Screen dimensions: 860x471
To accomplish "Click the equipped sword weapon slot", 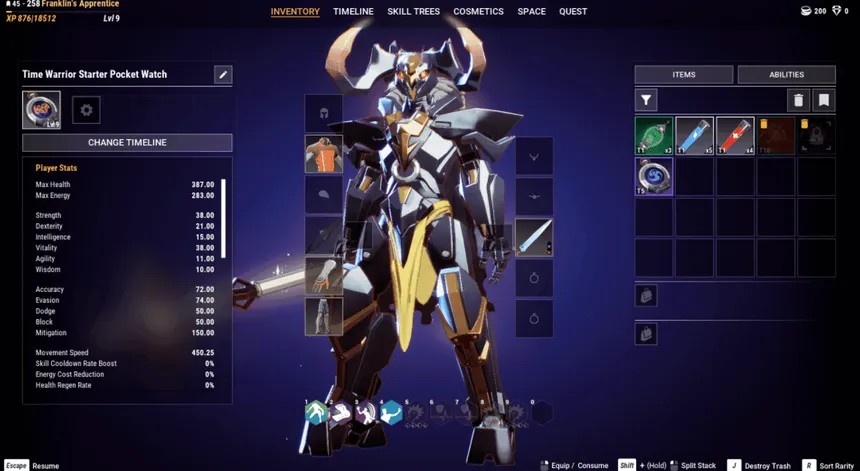I will [x=534, y=237].
